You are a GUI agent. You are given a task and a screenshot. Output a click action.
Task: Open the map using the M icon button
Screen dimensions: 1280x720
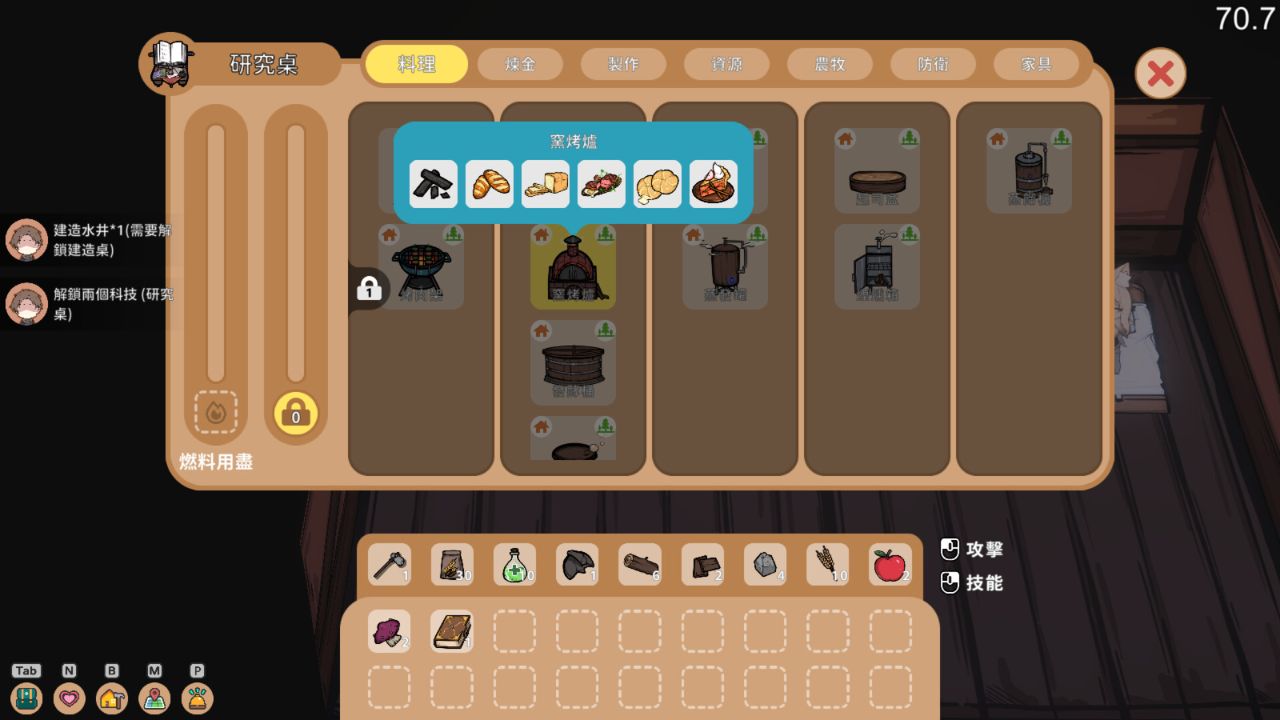pos(154,699)
